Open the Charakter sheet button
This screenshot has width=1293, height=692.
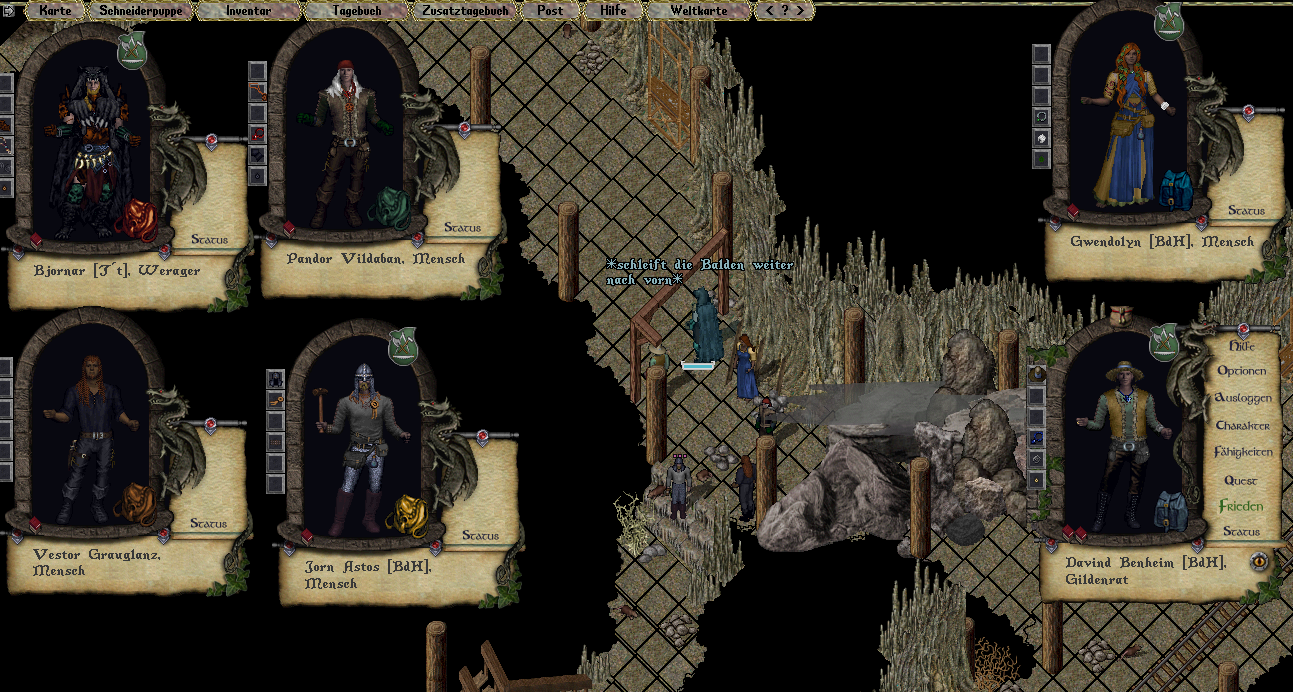pyautogui.click(x=1242, y=425)
